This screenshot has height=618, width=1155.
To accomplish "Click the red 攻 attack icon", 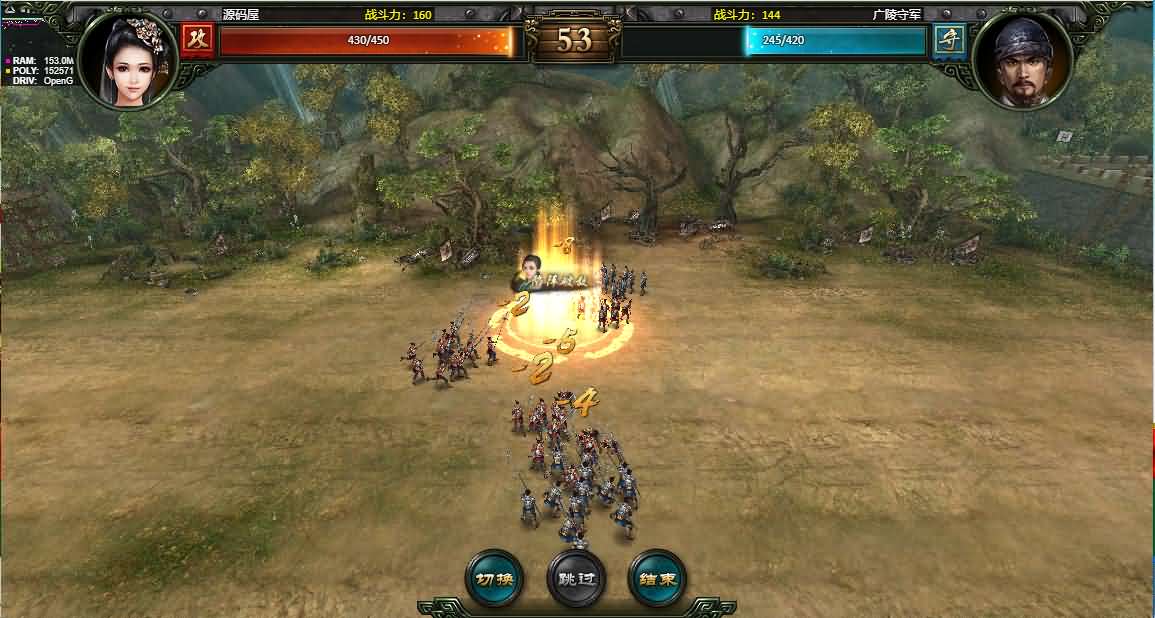I will [x=197, y=41].
